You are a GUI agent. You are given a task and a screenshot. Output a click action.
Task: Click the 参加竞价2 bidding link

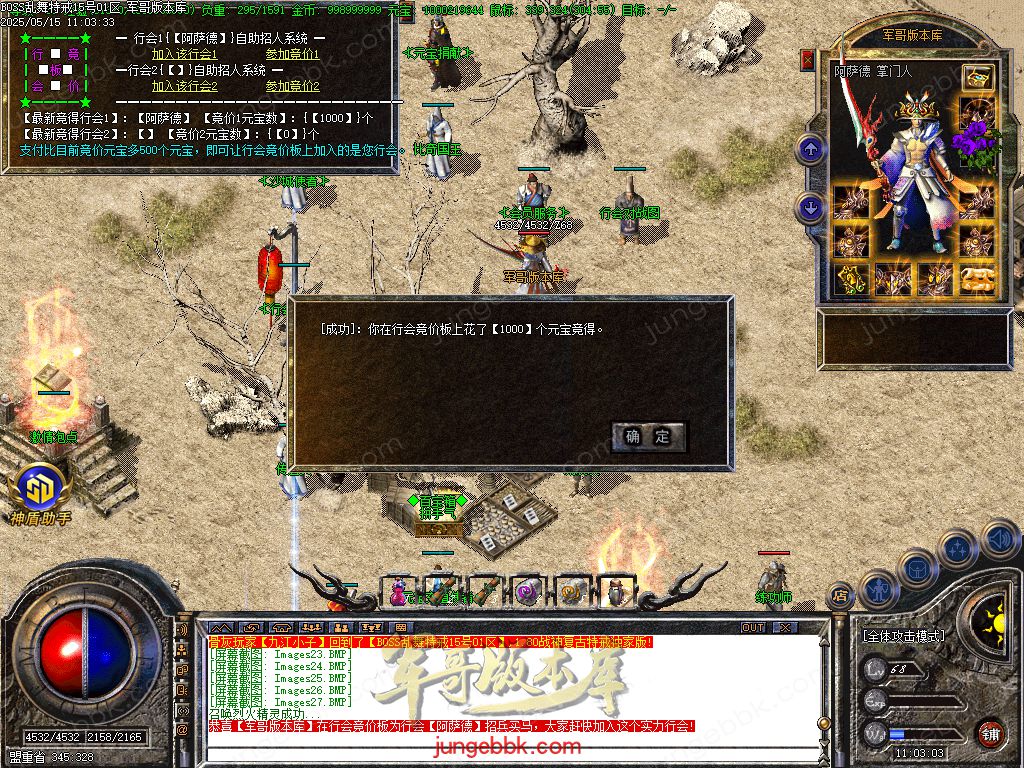tap(292, 86)
